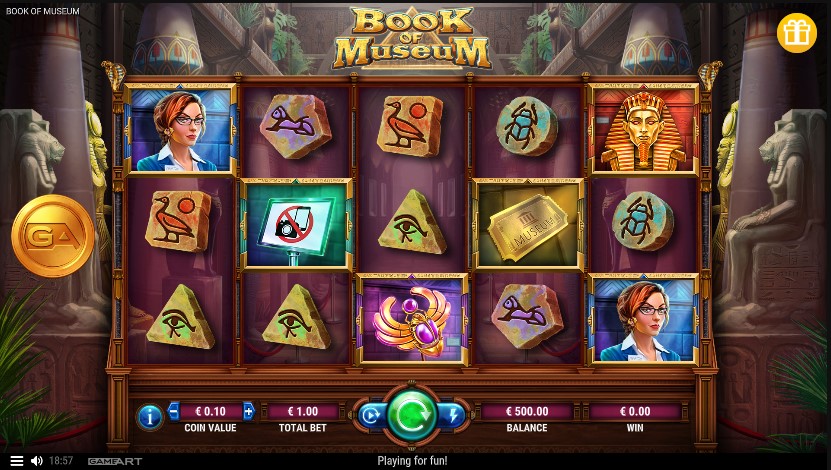Mute the sound with the speaker icon
Image resolution: width=831 pixels, height=470 pixels.
(x=37, y=461)
